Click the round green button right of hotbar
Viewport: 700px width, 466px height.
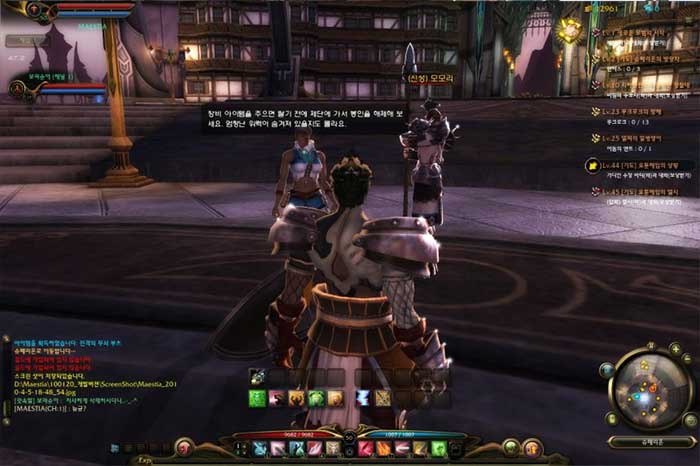coord(511,446)
